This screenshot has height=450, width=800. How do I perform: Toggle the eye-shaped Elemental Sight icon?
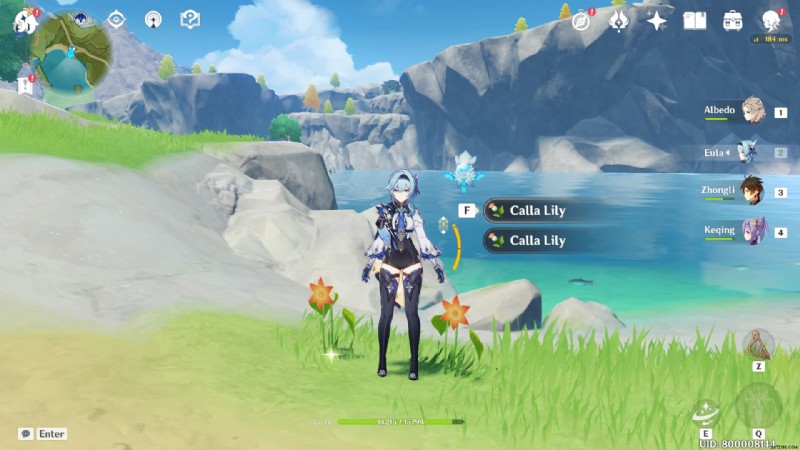pos(116,19)
